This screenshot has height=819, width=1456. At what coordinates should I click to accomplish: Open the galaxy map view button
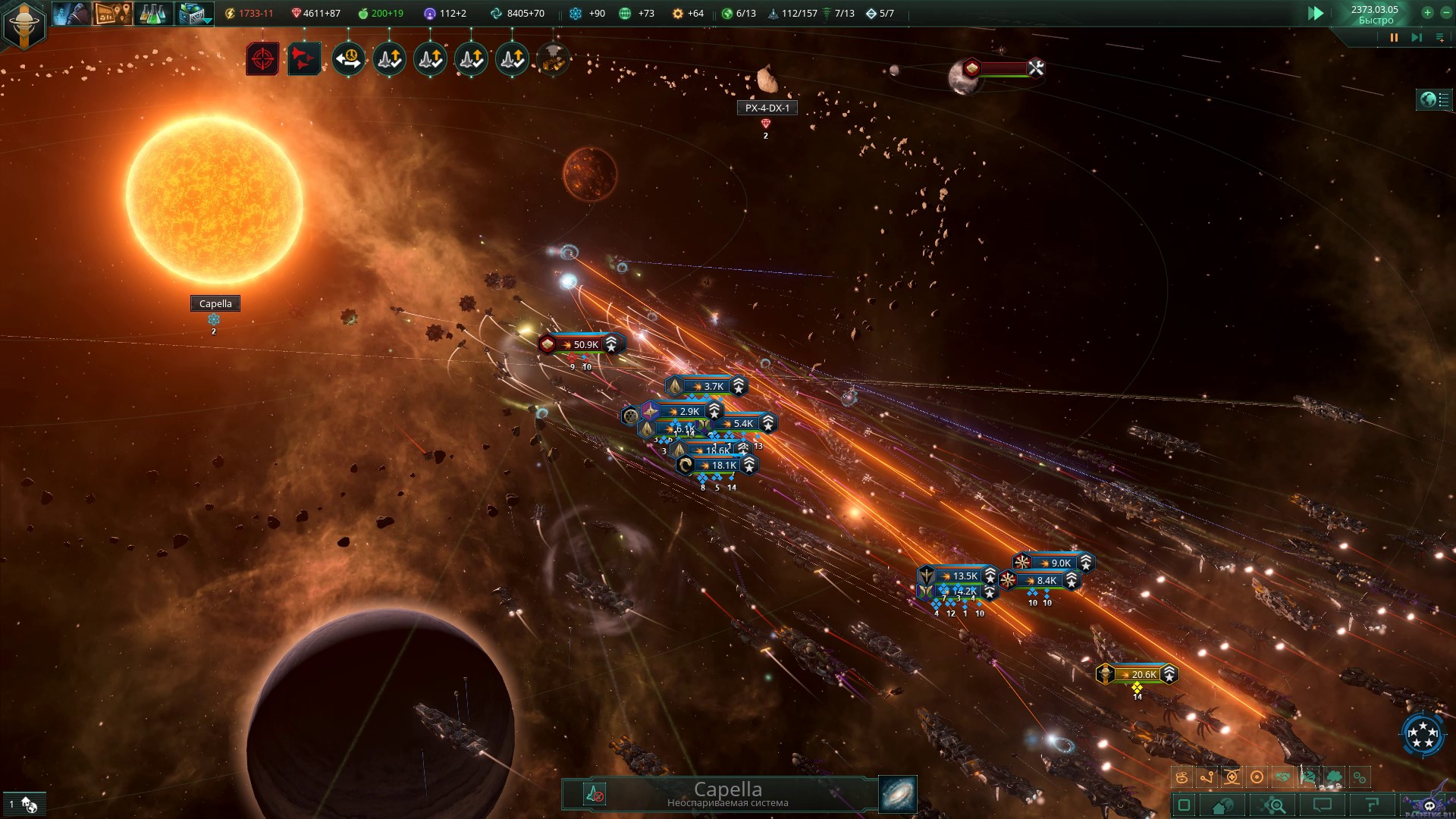898,794
